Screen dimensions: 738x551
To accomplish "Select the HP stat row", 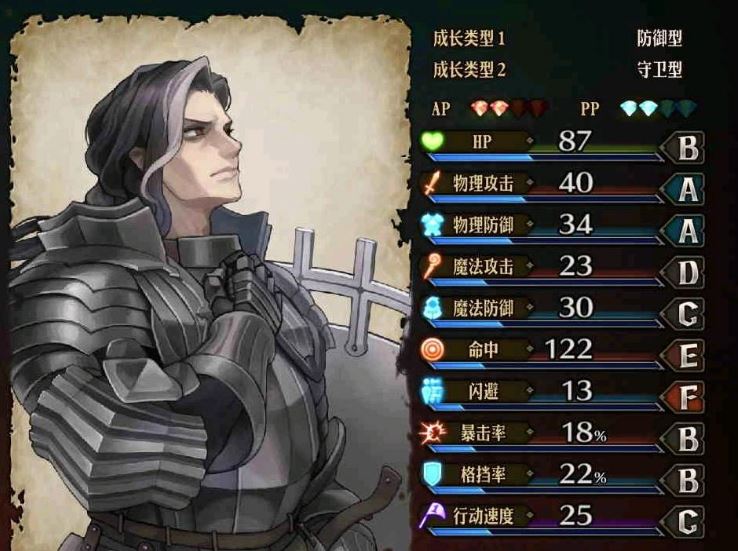I will tap(560, 142).
